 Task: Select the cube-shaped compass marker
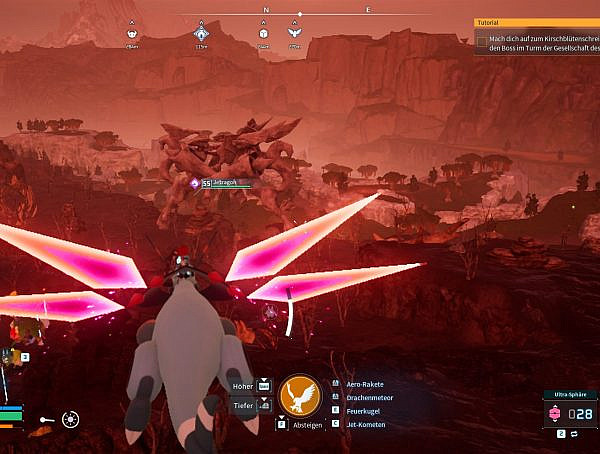pos(263,33)
